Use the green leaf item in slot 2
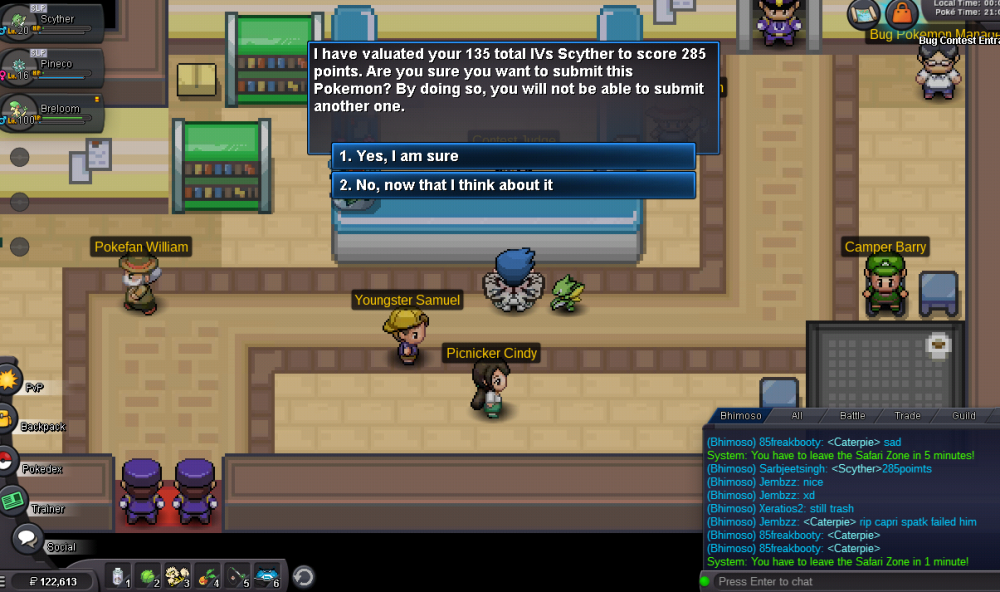The width and height of the screenshot is (1000, 592). coord(147,577)
